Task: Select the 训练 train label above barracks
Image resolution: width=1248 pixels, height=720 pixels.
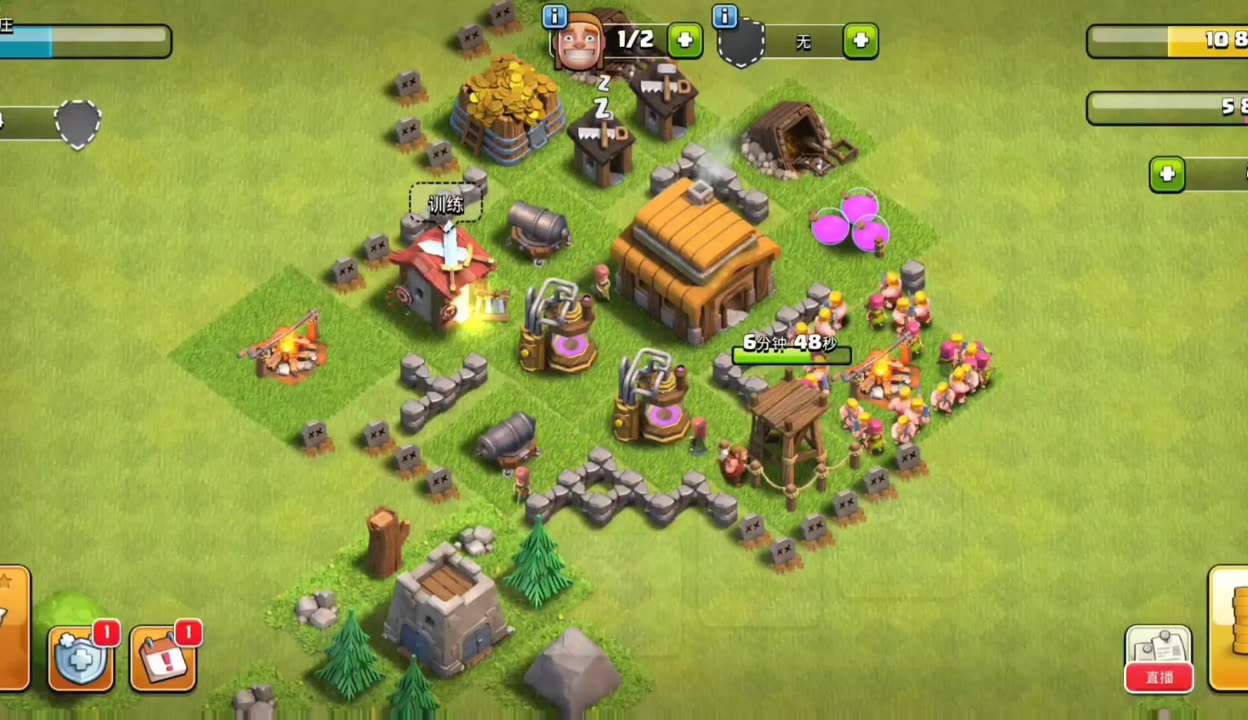Action: pos(446,204)
